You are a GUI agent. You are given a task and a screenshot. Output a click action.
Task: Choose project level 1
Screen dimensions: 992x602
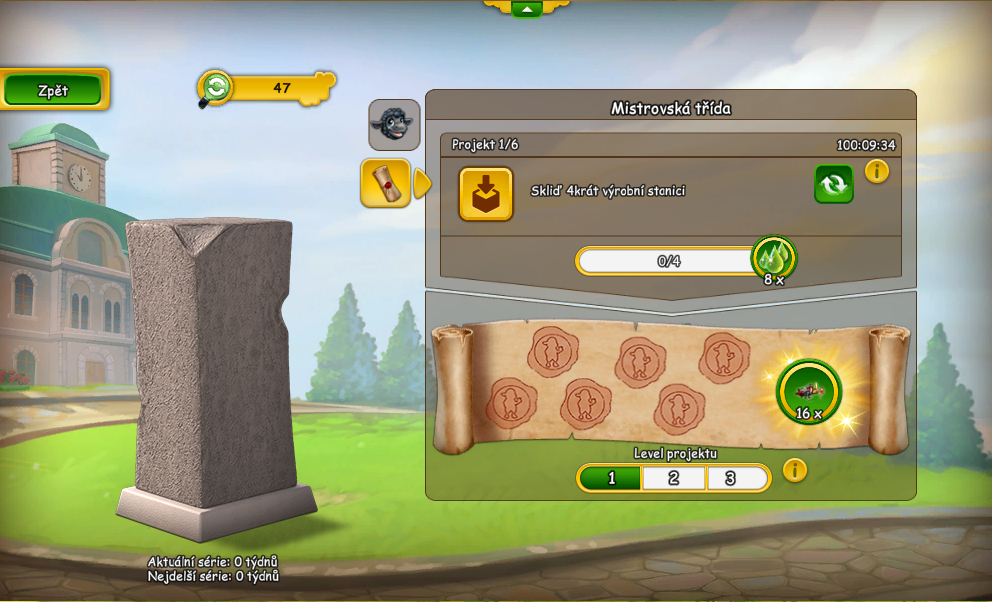point(611,478)
